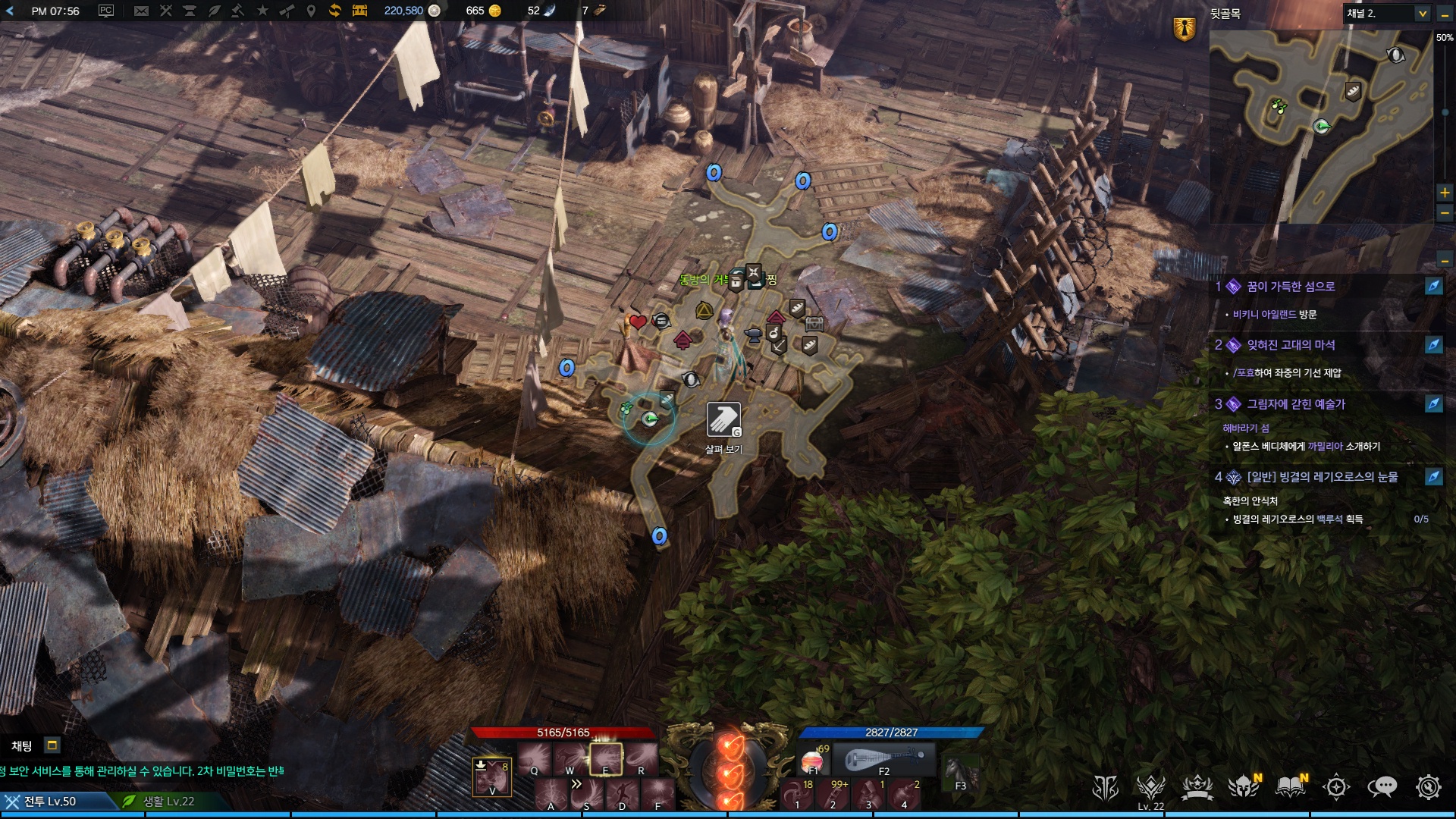Click the helmet character menu icon

(x=1244, y=787)
